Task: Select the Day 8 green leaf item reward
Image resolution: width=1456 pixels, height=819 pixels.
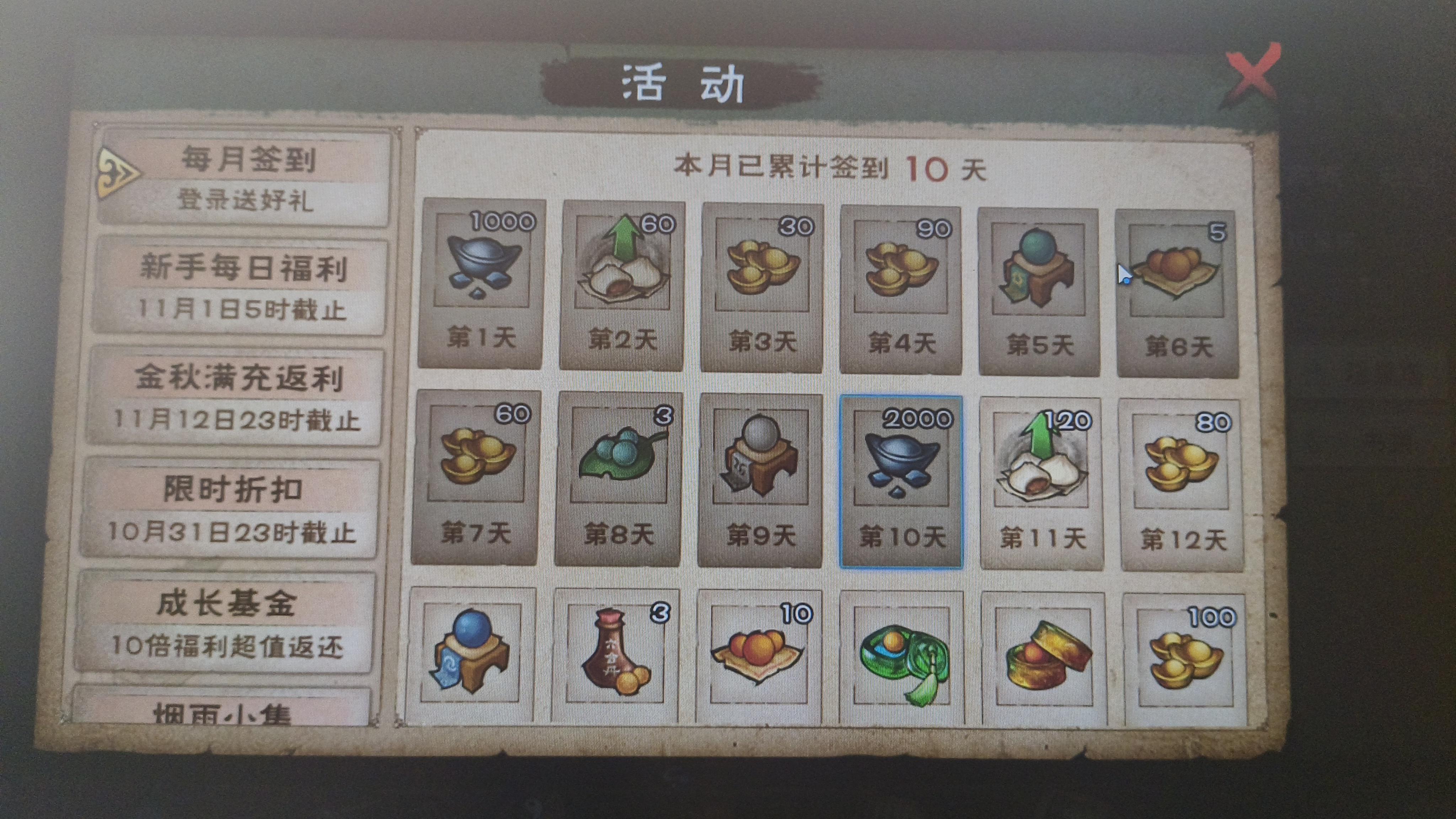Action: point(620,469)
